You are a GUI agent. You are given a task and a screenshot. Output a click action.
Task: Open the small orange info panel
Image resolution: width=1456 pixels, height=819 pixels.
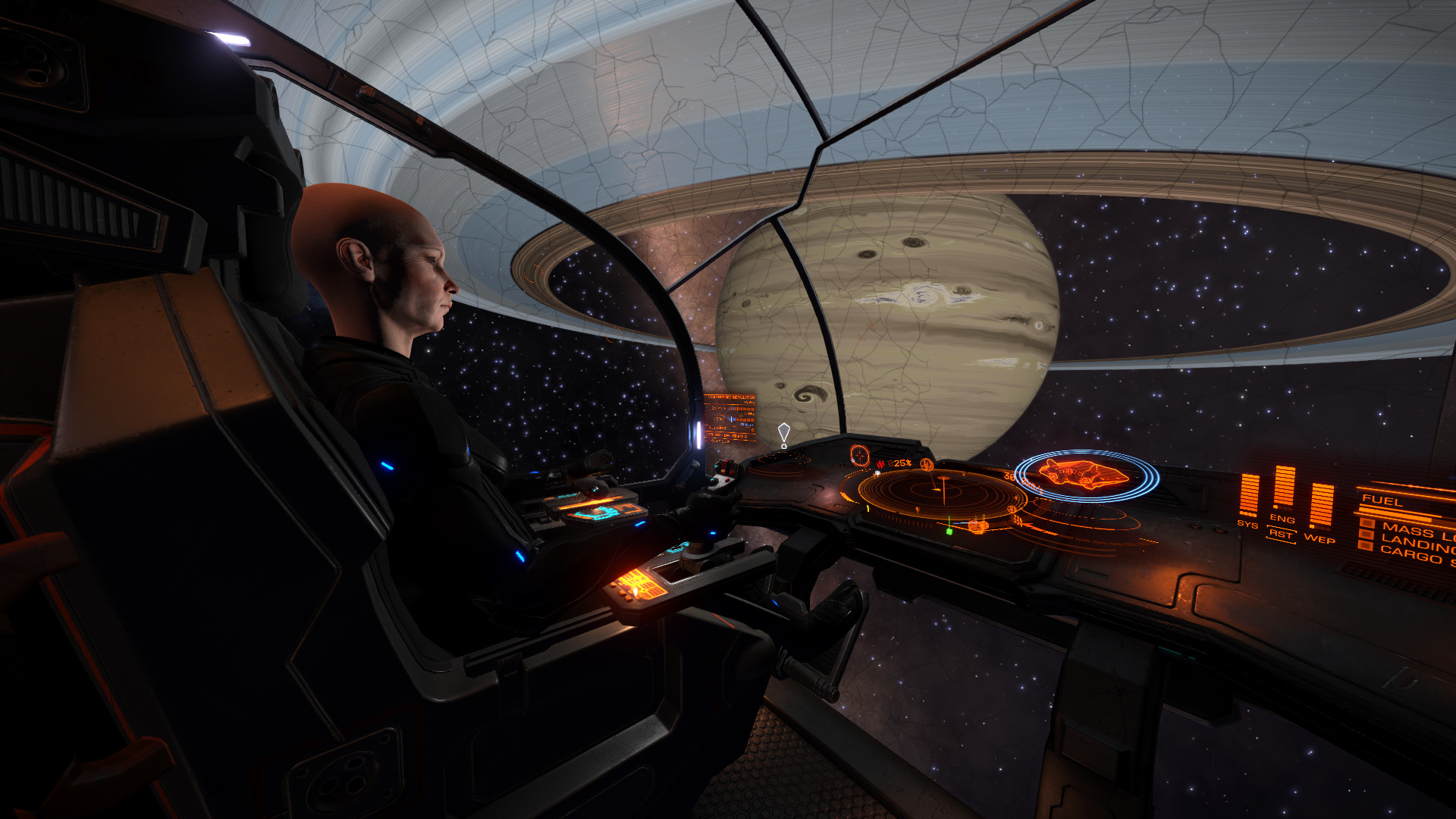pos(730,417)
